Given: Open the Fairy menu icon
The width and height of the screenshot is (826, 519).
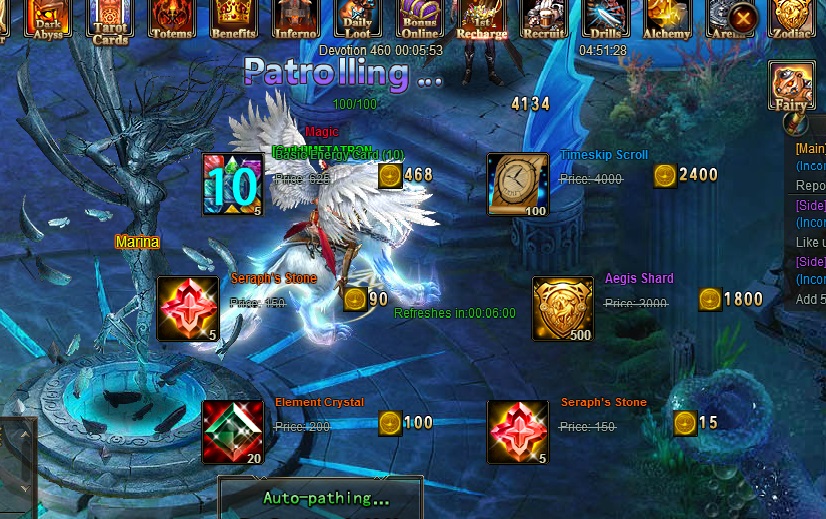Looking at the screenshot, I should click(791, 85).
